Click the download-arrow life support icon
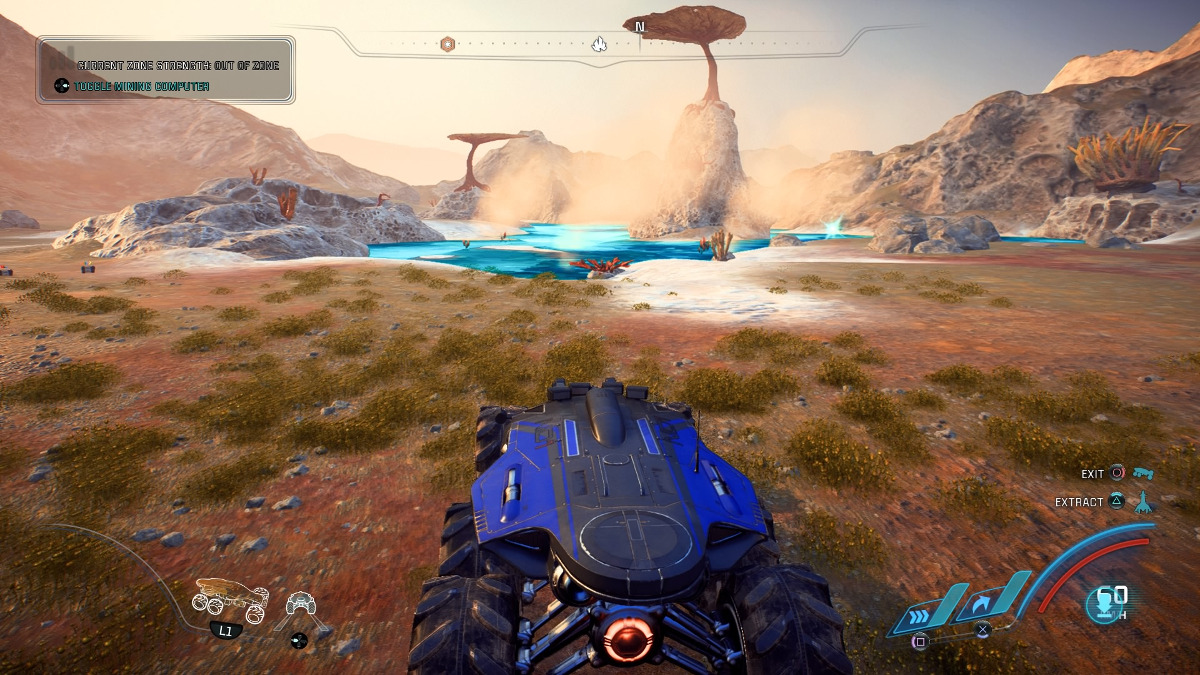Viewport: 1200px width, 675px height. [x=1106, y=604]
